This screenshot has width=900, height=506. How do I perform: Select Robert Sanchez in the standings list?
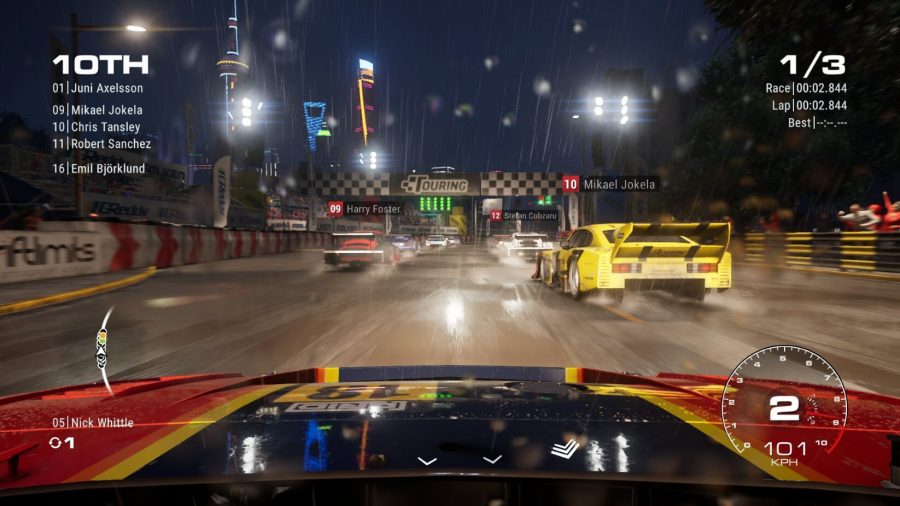point(102,144)
